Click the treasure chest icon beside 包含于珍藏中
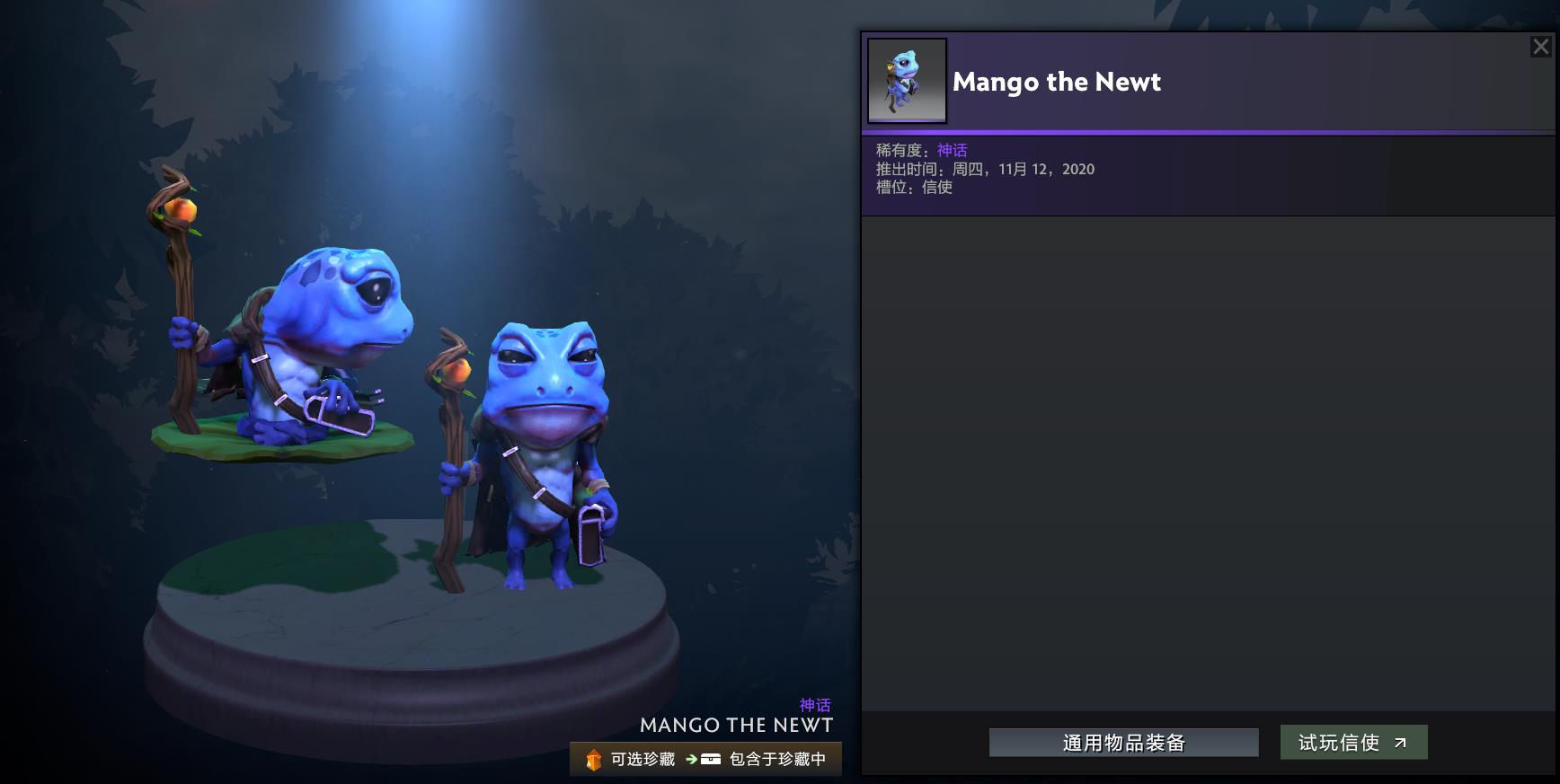The width and height of the screenshot is (1560, 784). 711,759
